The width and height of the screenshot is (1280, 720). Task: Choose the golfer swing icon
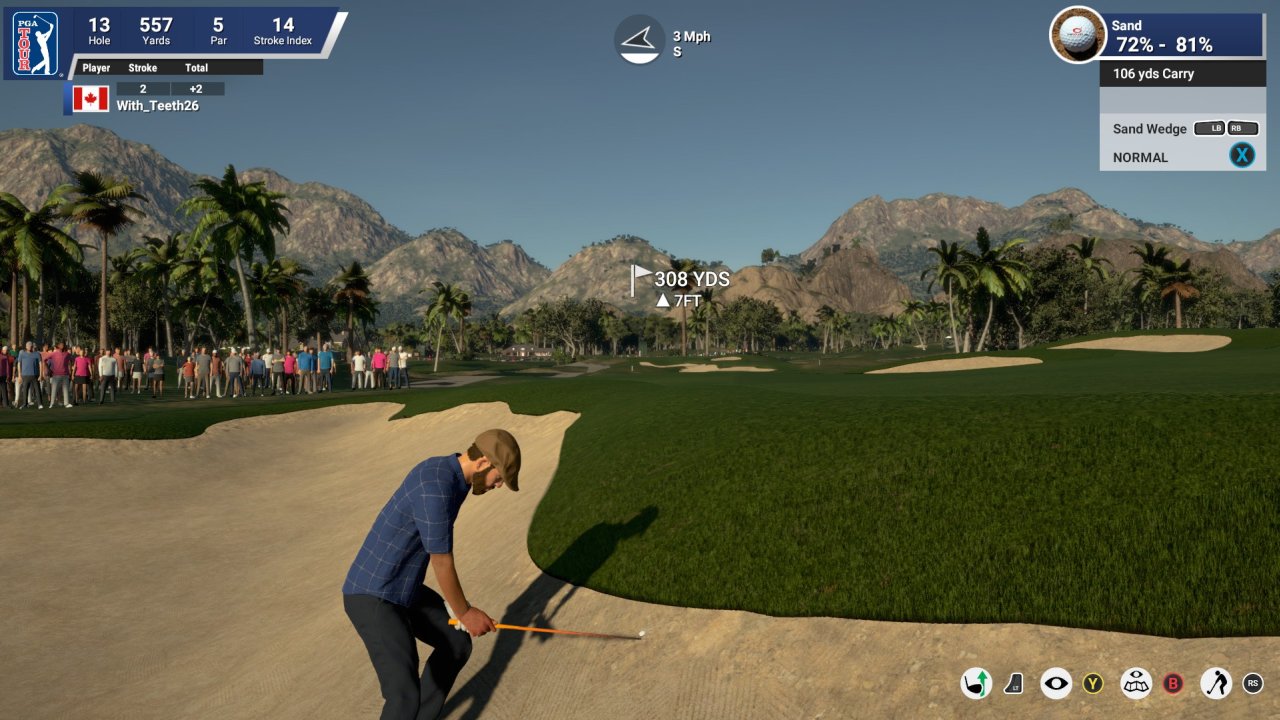click(1215, 684)
